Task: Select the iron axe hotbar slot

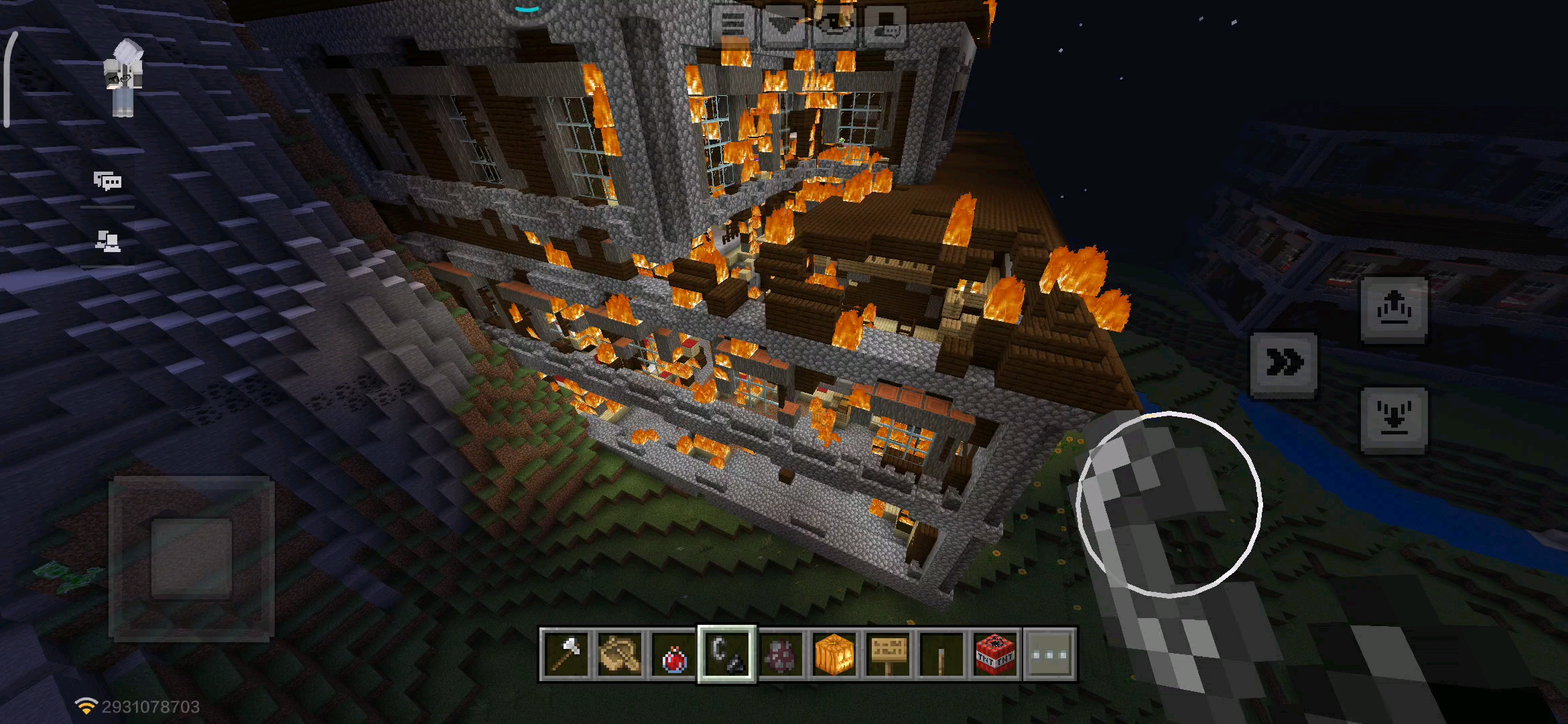Action: (x=566, y=654)
